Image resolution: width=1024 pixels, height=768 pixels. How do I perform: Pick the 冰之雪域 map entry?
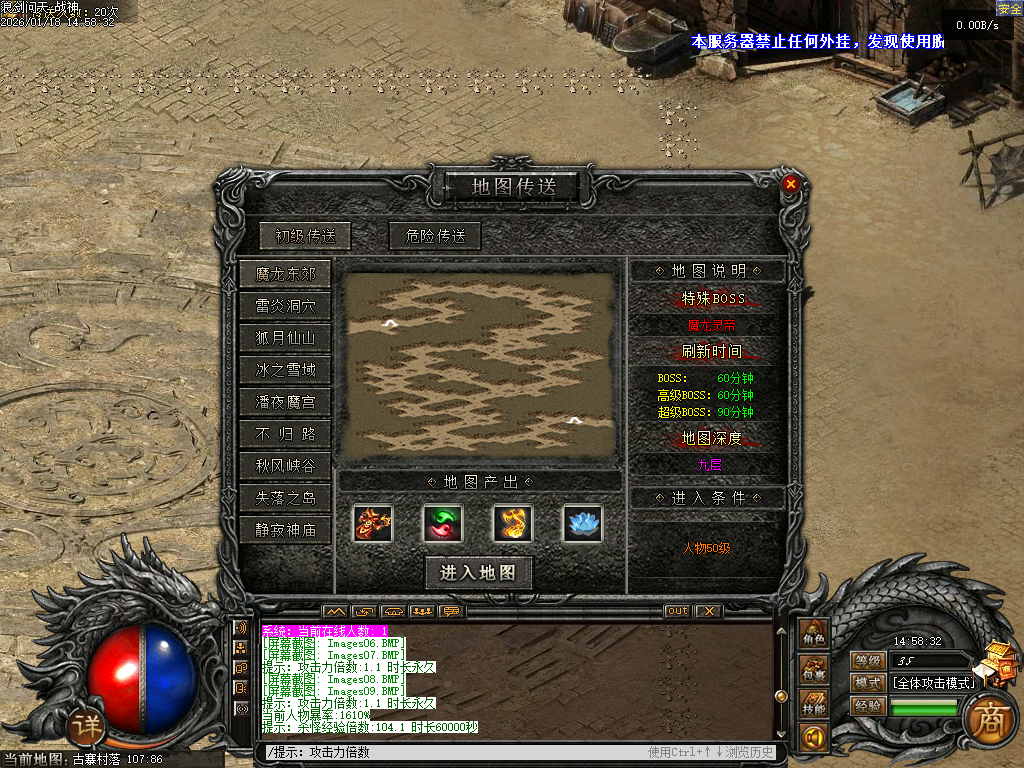pyautogui.click(x=285, y=370)
